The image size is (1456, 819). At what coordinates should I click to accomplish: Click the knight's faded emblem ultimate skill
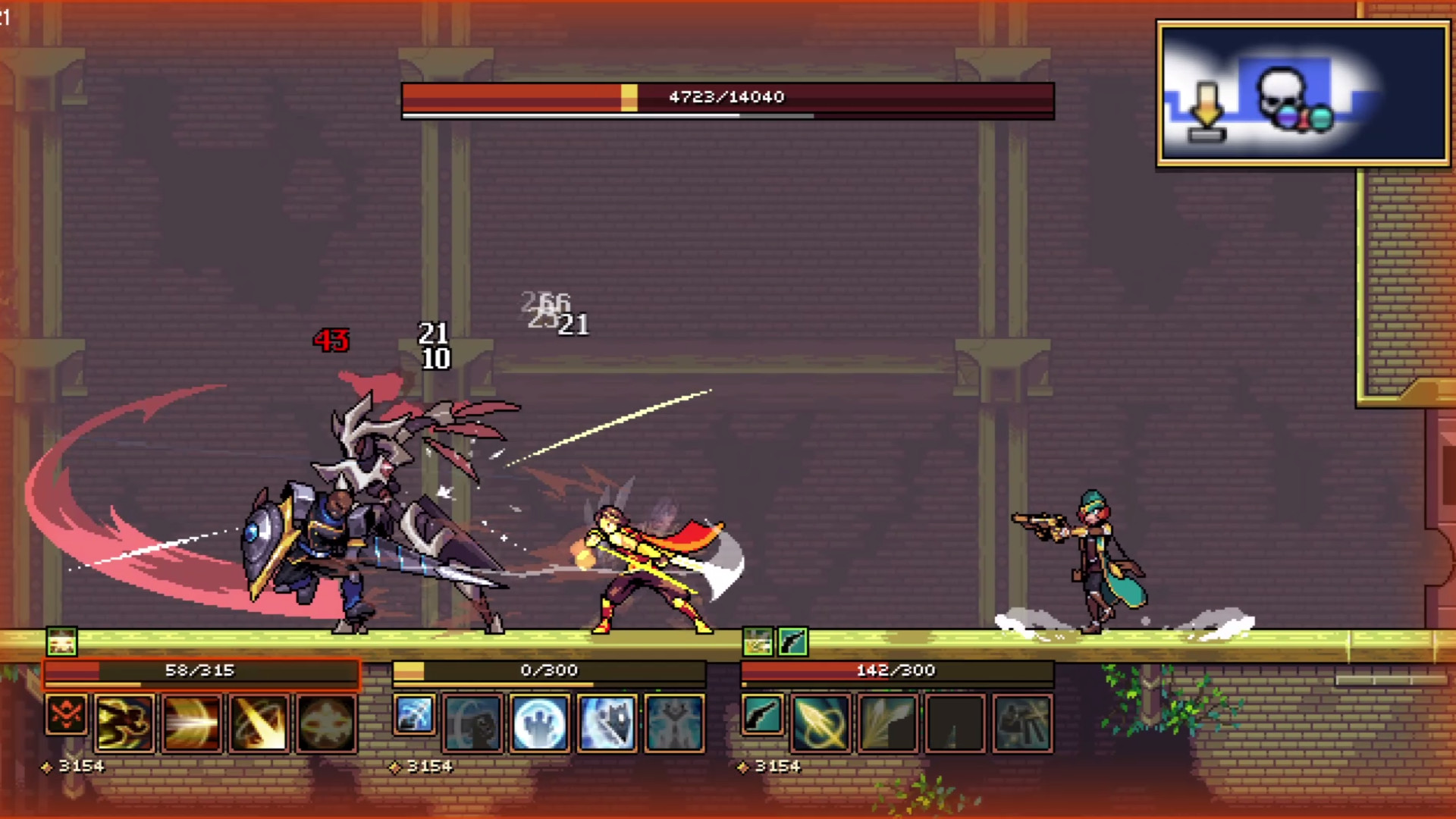328,724
